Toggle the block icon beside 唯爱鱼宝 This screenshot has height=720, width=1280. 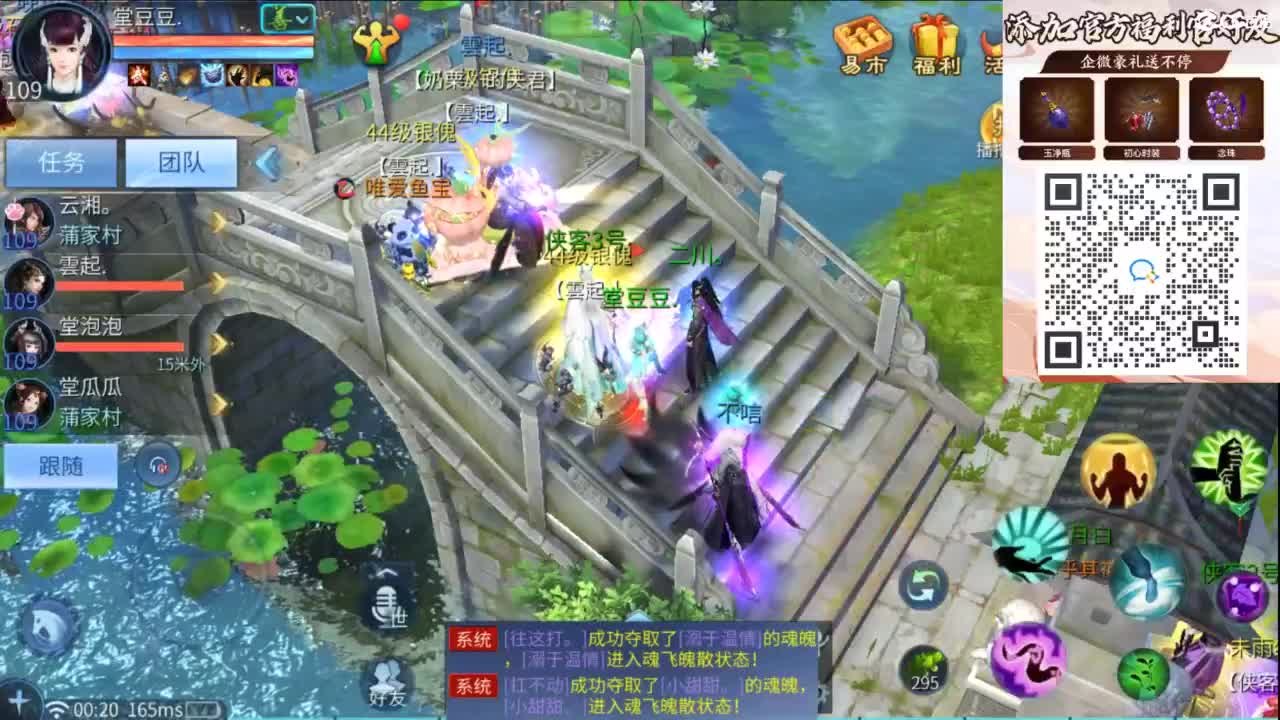coord(347,186)
